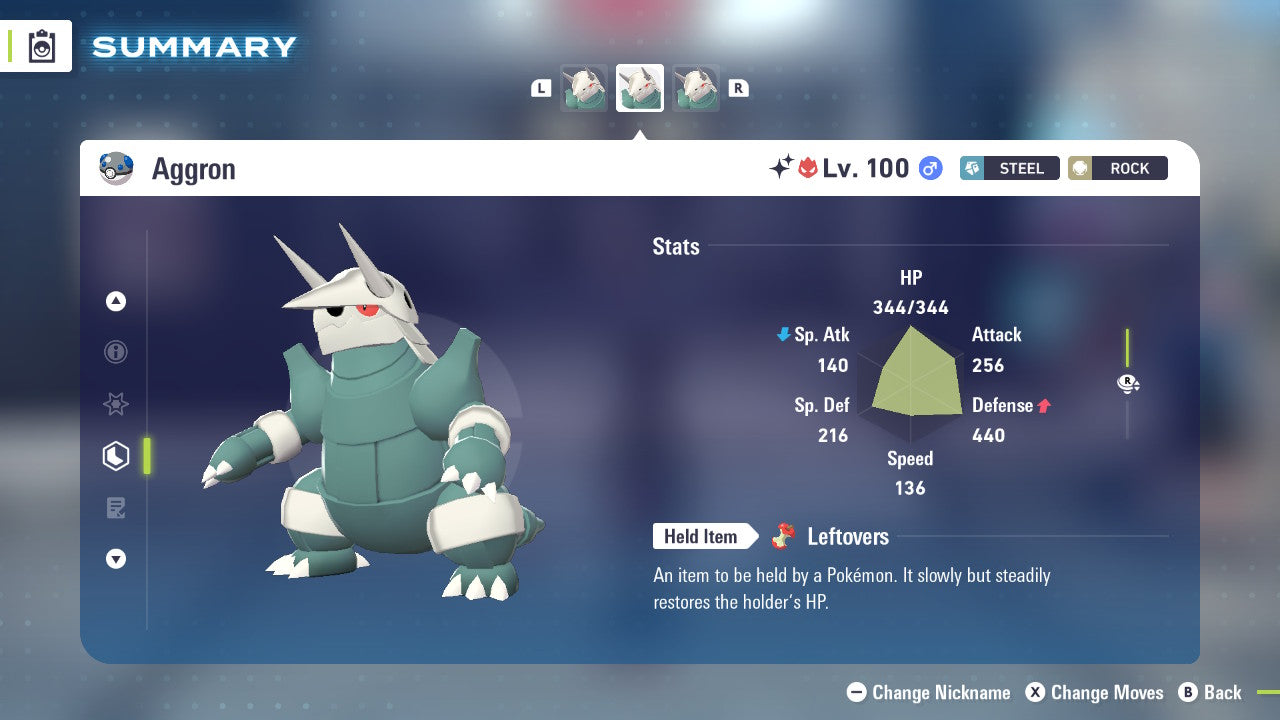This screenshot has height=720, width=1280.
Task: Select the highlighted Aggron party thumbnail
Action: pos(639,87)
